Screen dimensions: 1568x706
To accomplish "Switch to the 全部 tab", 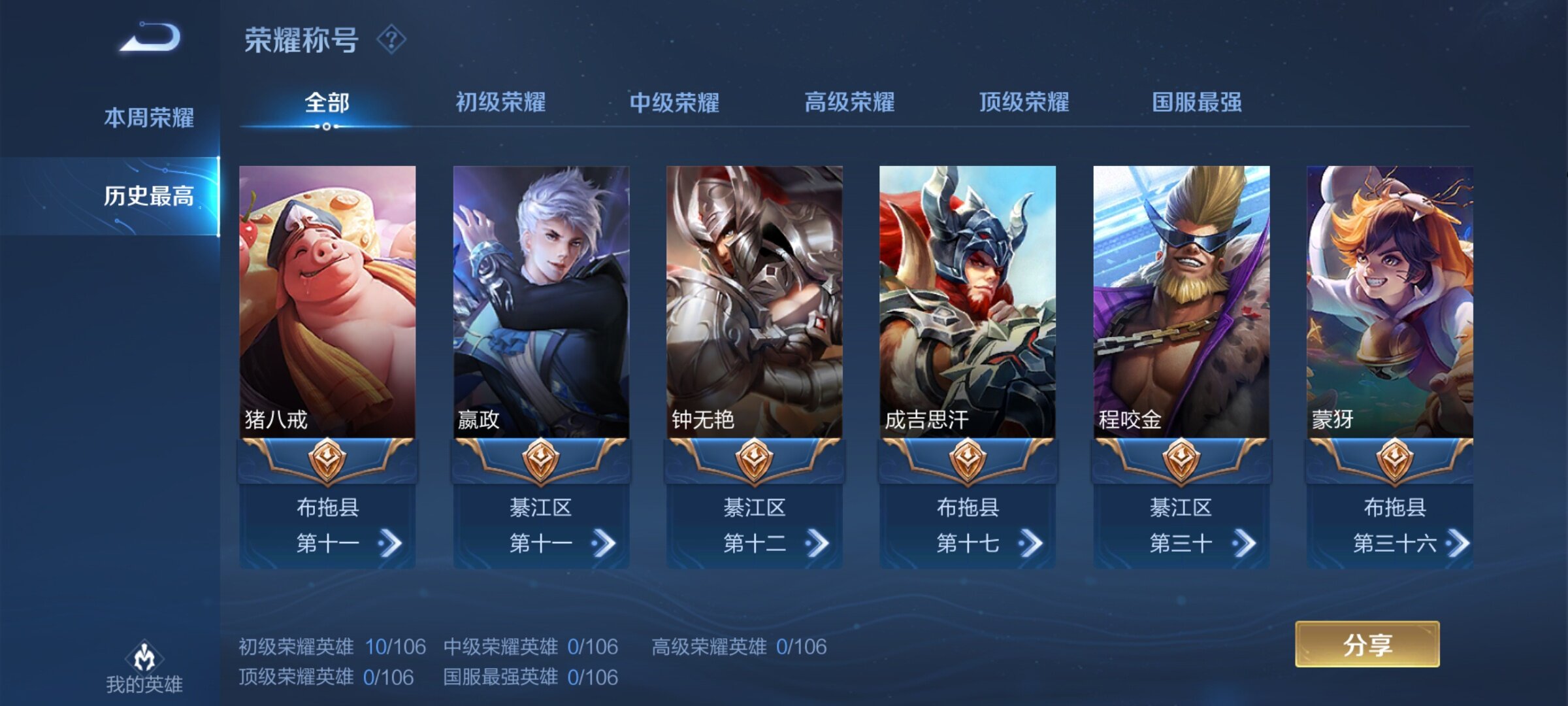I will (327, 103).
